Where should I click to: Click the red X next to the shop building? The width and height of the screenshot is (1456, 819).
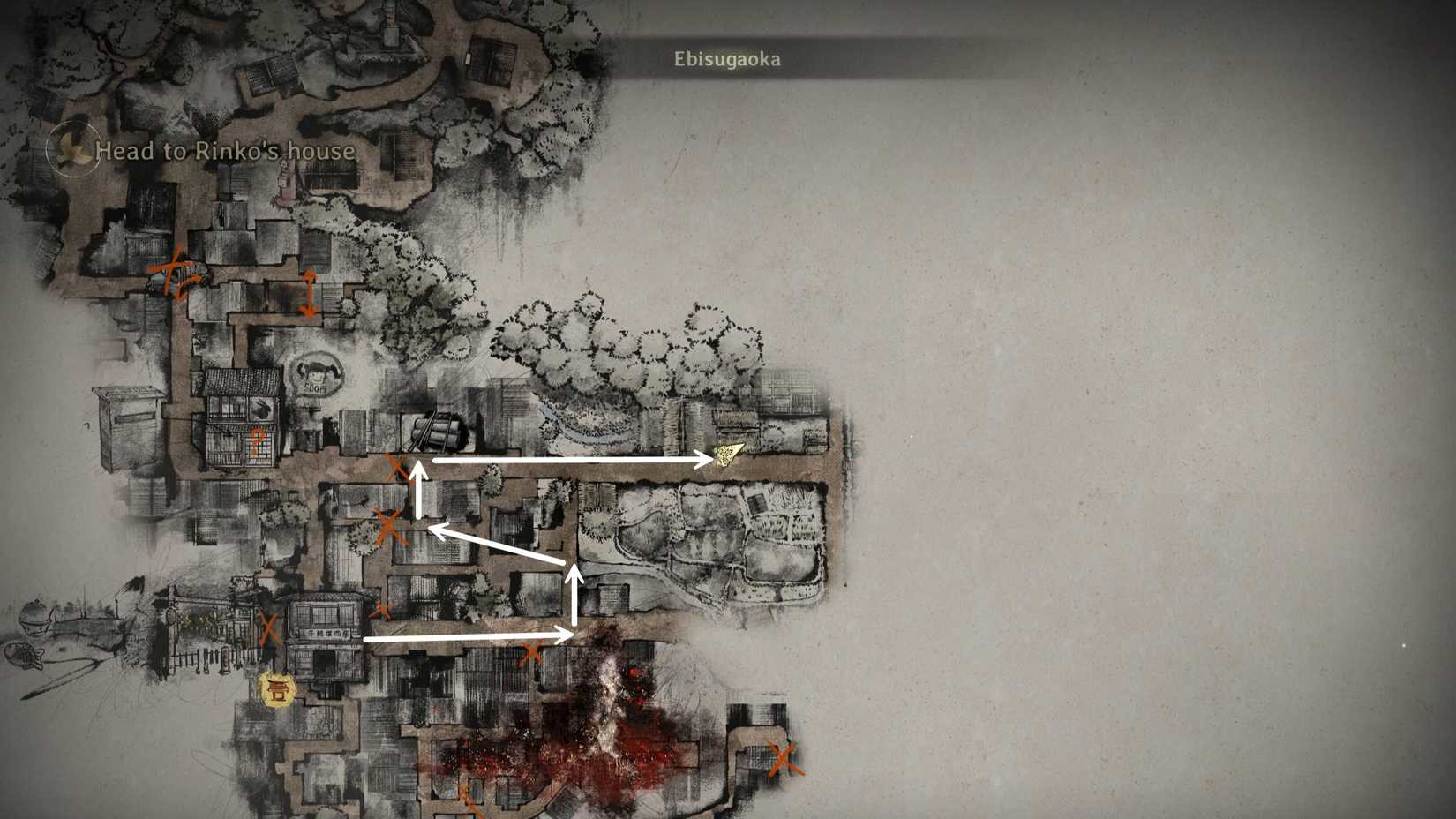(x=269, y=630)
